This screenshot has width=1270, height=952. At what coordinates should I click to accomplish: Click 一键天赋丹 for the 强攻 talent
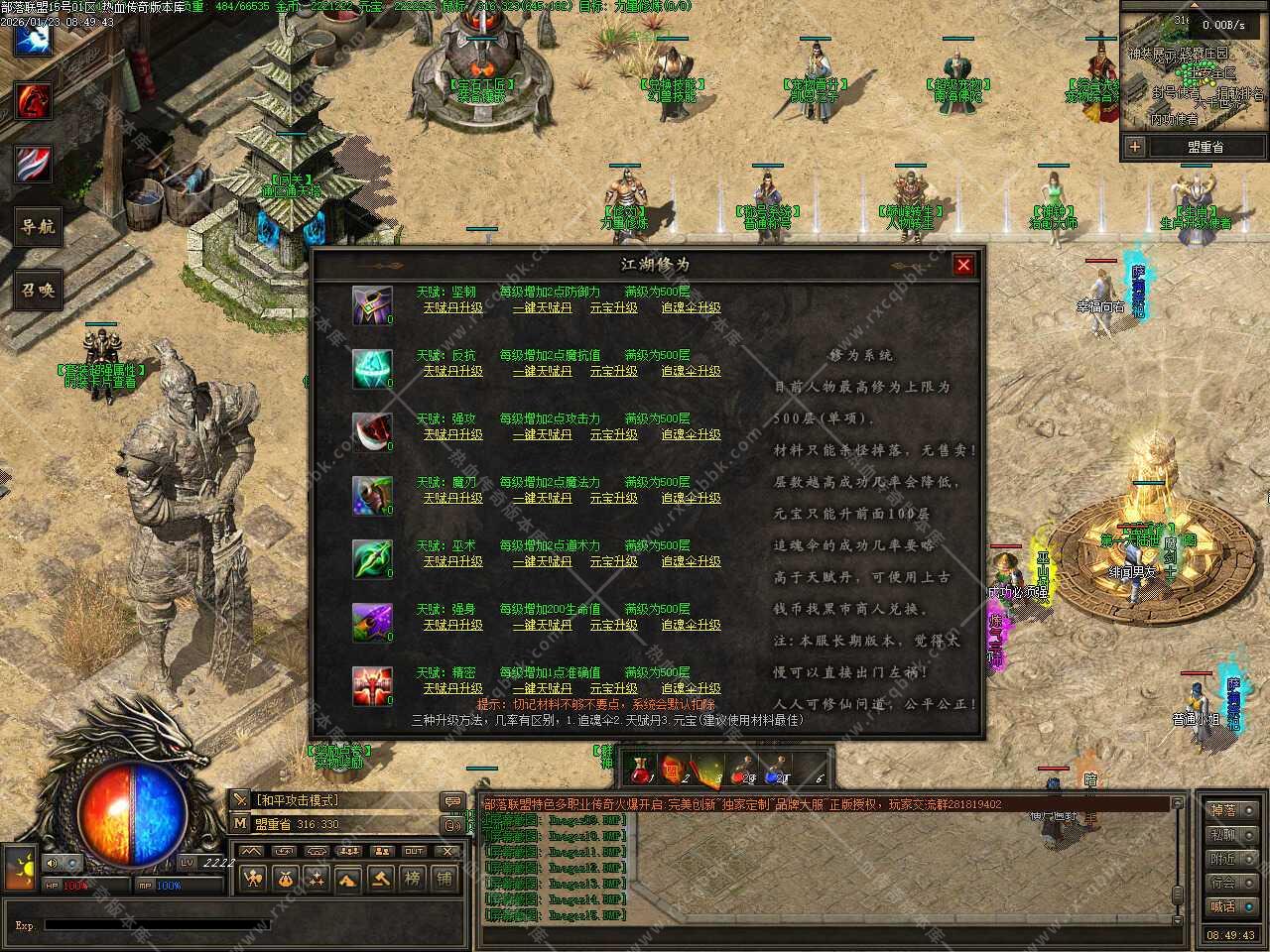coord(542,434)
